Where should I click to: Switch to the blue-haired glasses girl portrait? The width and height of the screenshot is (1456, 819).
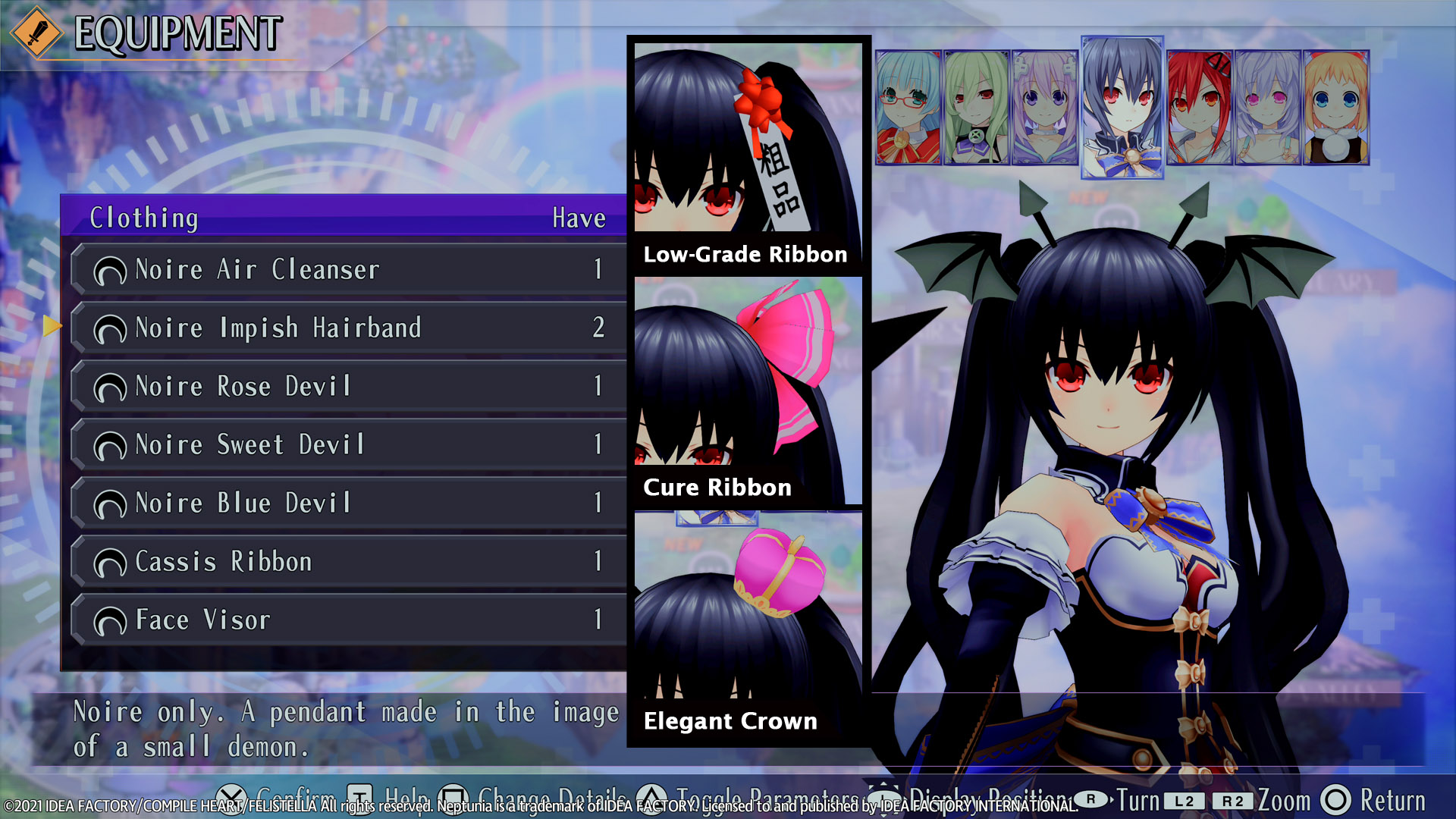point(908,108)
